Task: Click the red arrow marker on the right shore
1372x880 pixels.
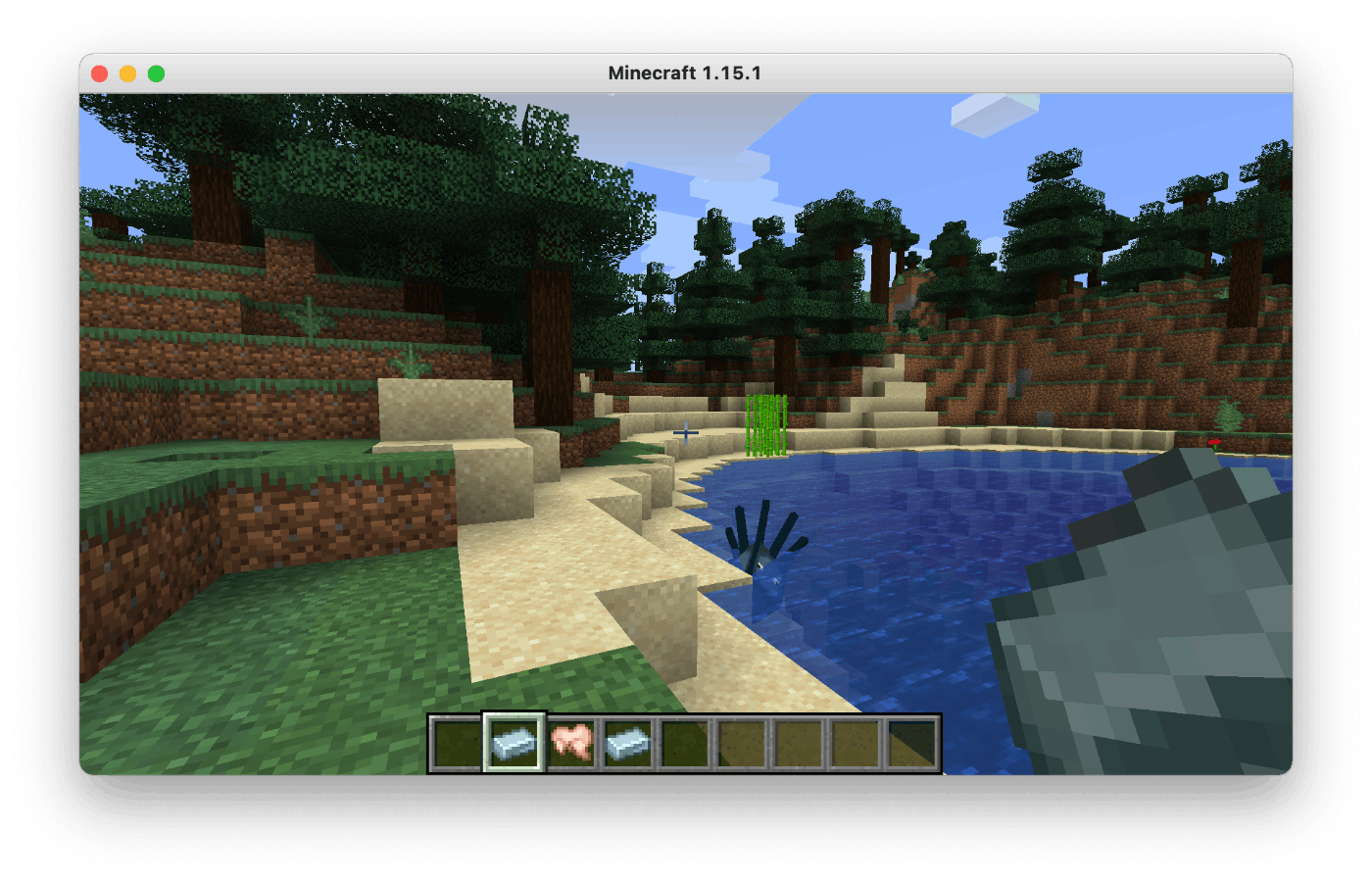Action: pos(1215,442)
